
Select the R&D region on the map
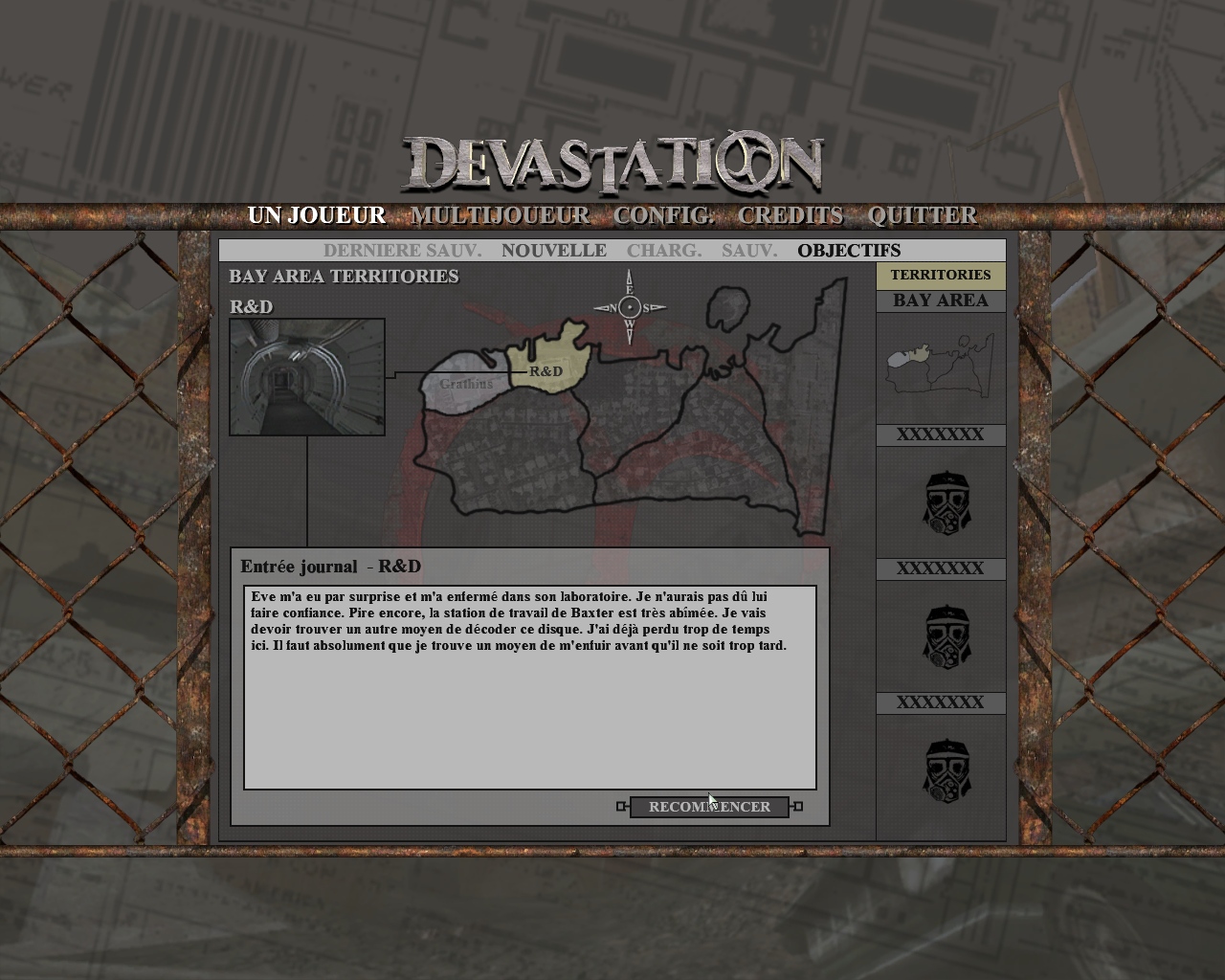(x=547, y=364)
